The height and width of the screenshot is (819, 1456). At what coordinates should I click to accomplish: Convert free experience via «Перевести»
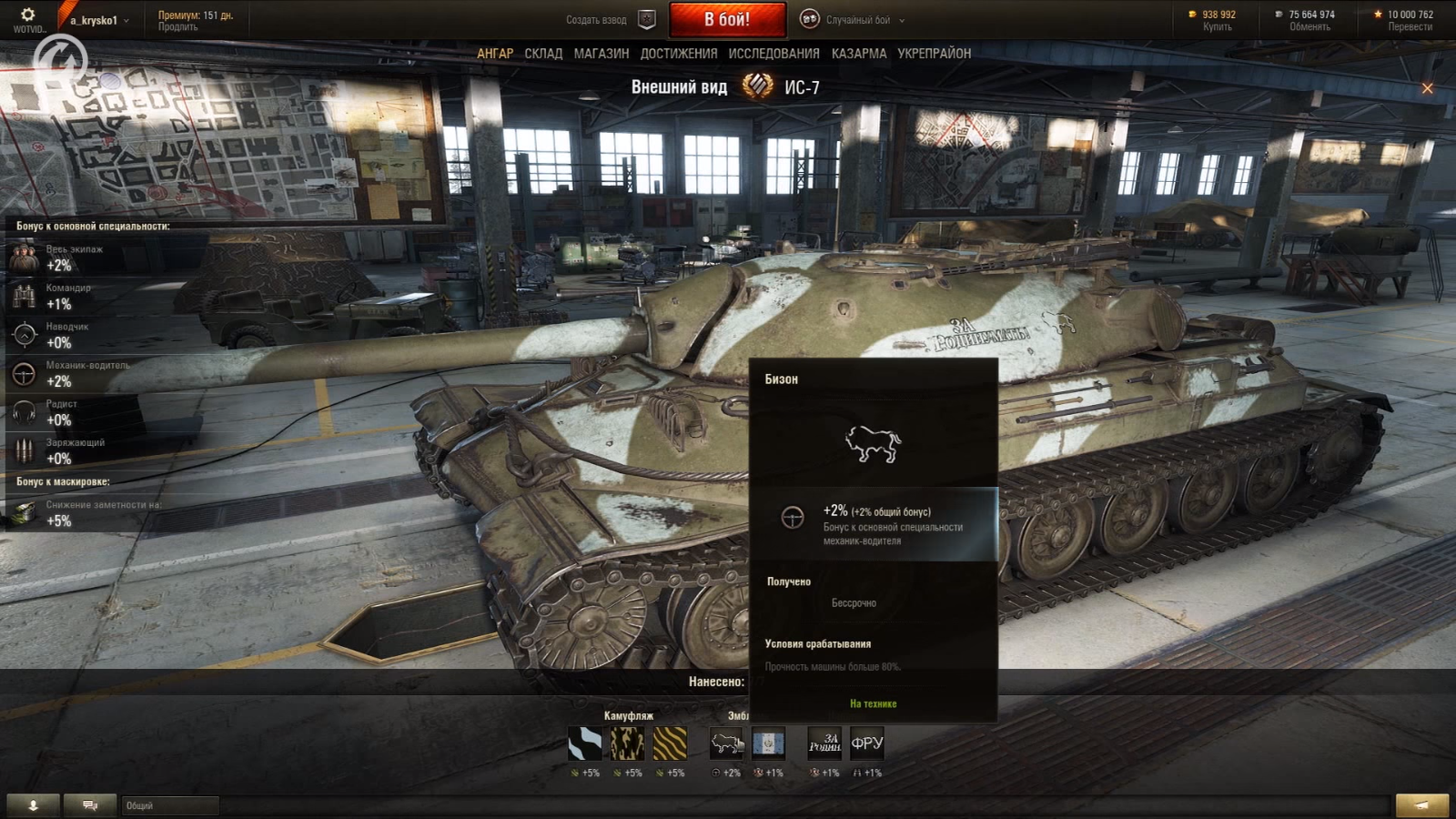point(1410,27)
